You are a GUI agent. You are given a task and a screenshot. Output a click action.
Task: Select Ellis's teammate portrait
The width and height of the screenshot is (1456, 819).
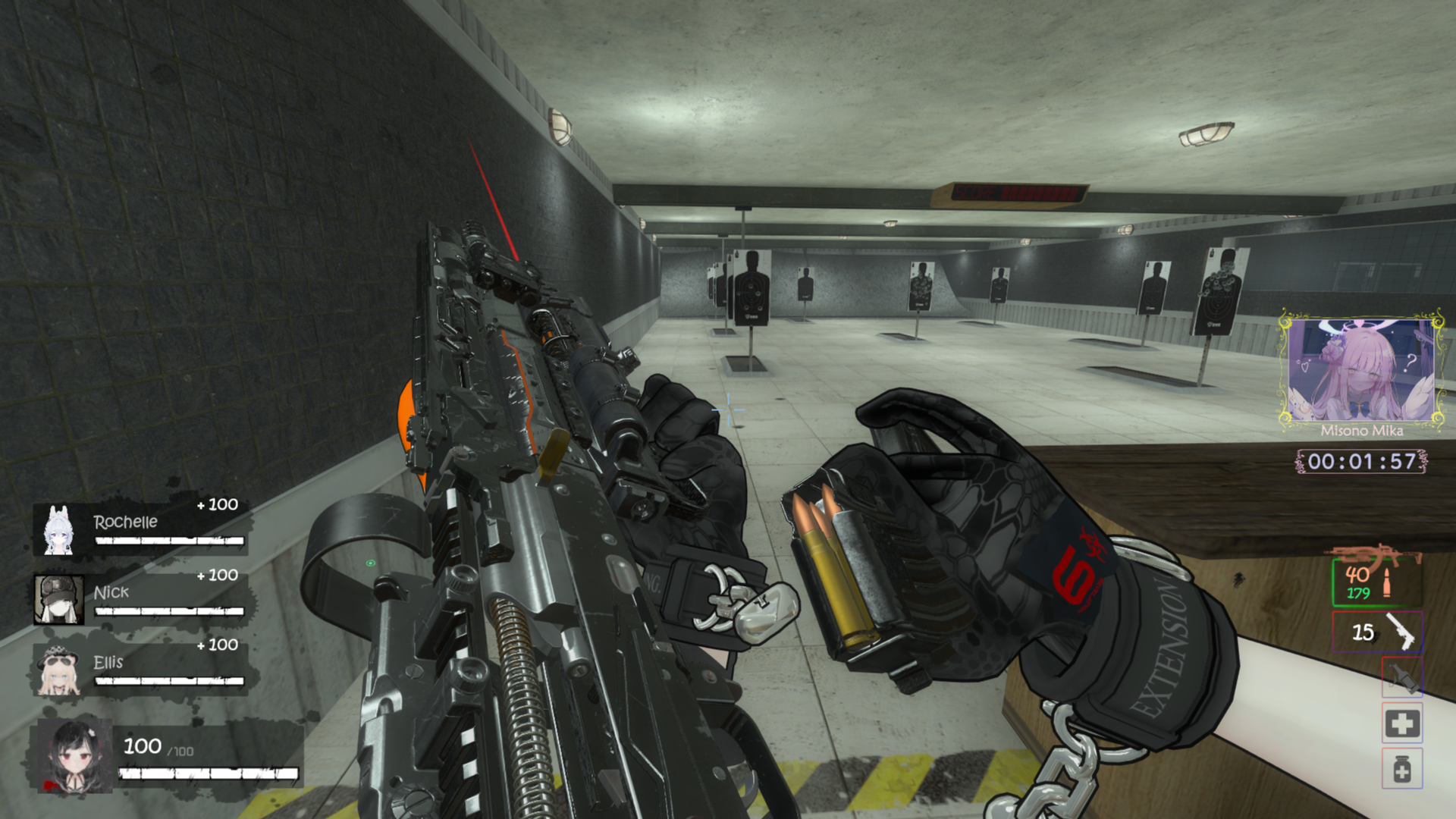click(x=58, y=670)
